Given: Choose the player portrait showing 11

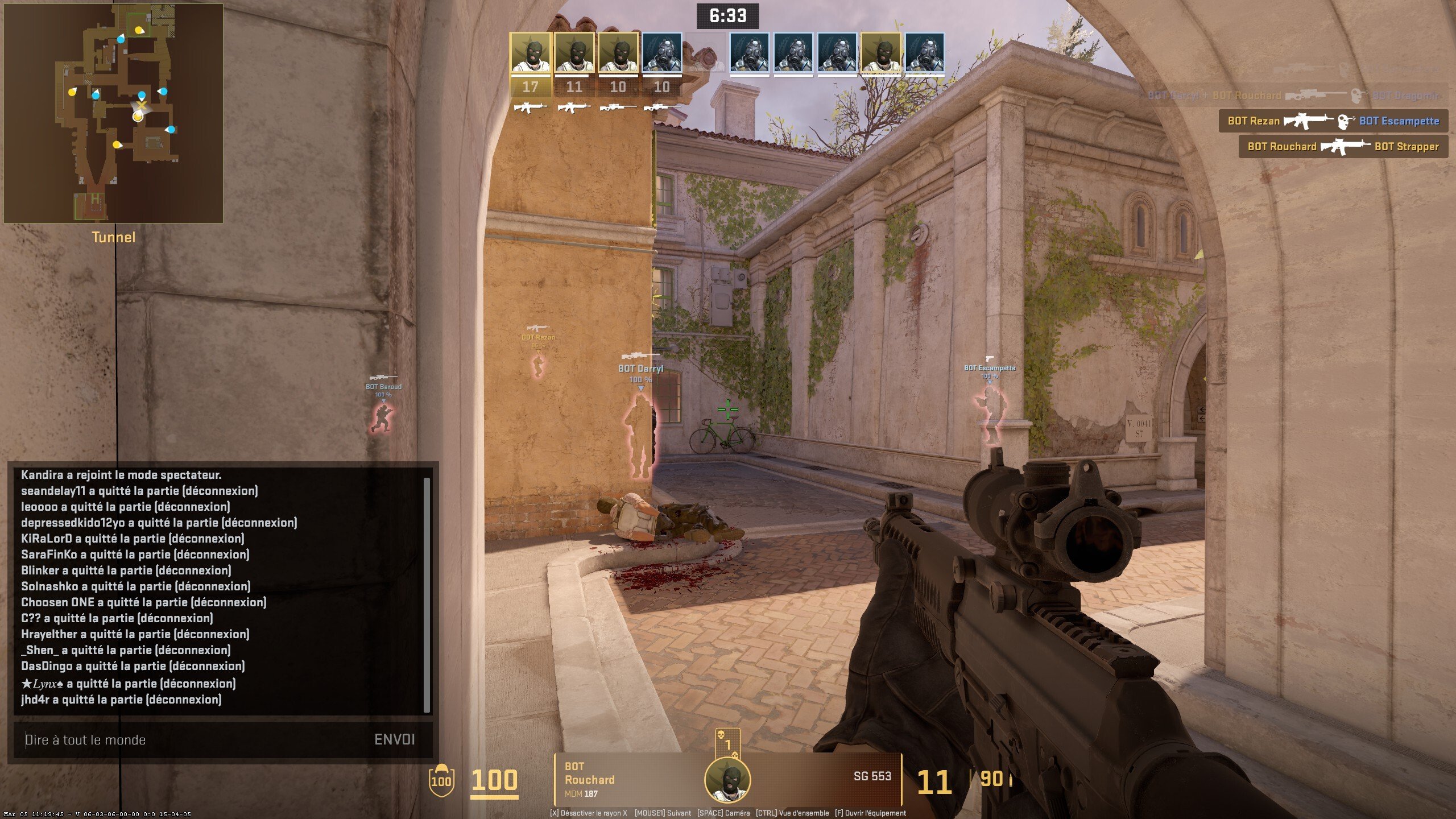Looking at the screenshot, I should (x=574, y=53).
